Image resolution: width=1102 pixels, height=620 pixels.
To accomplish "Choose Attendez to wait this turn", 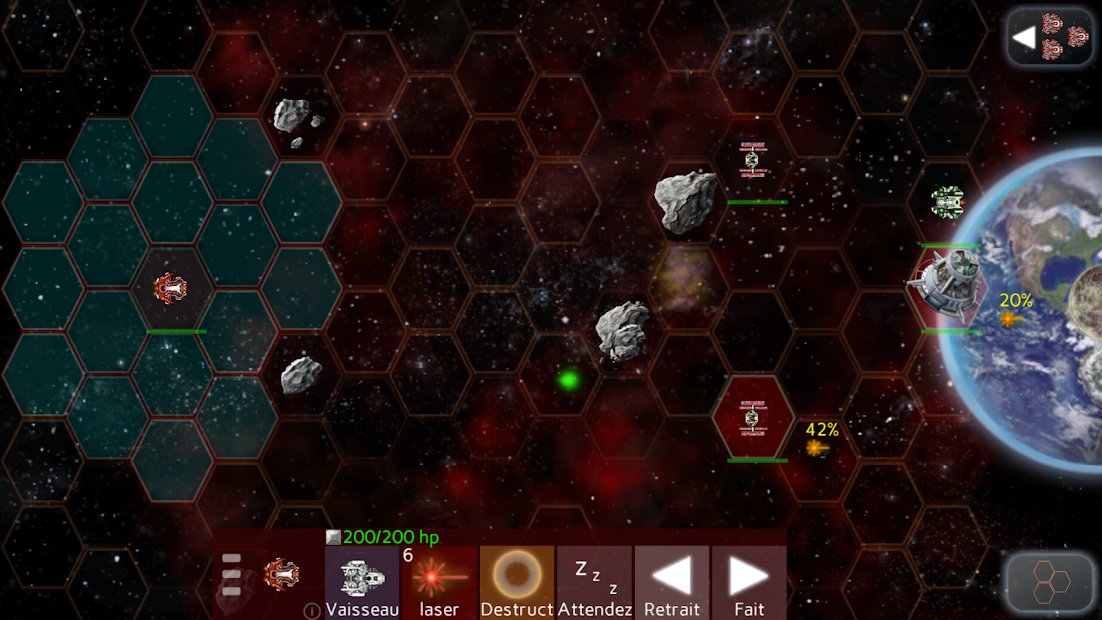I will tap(594, 582).
